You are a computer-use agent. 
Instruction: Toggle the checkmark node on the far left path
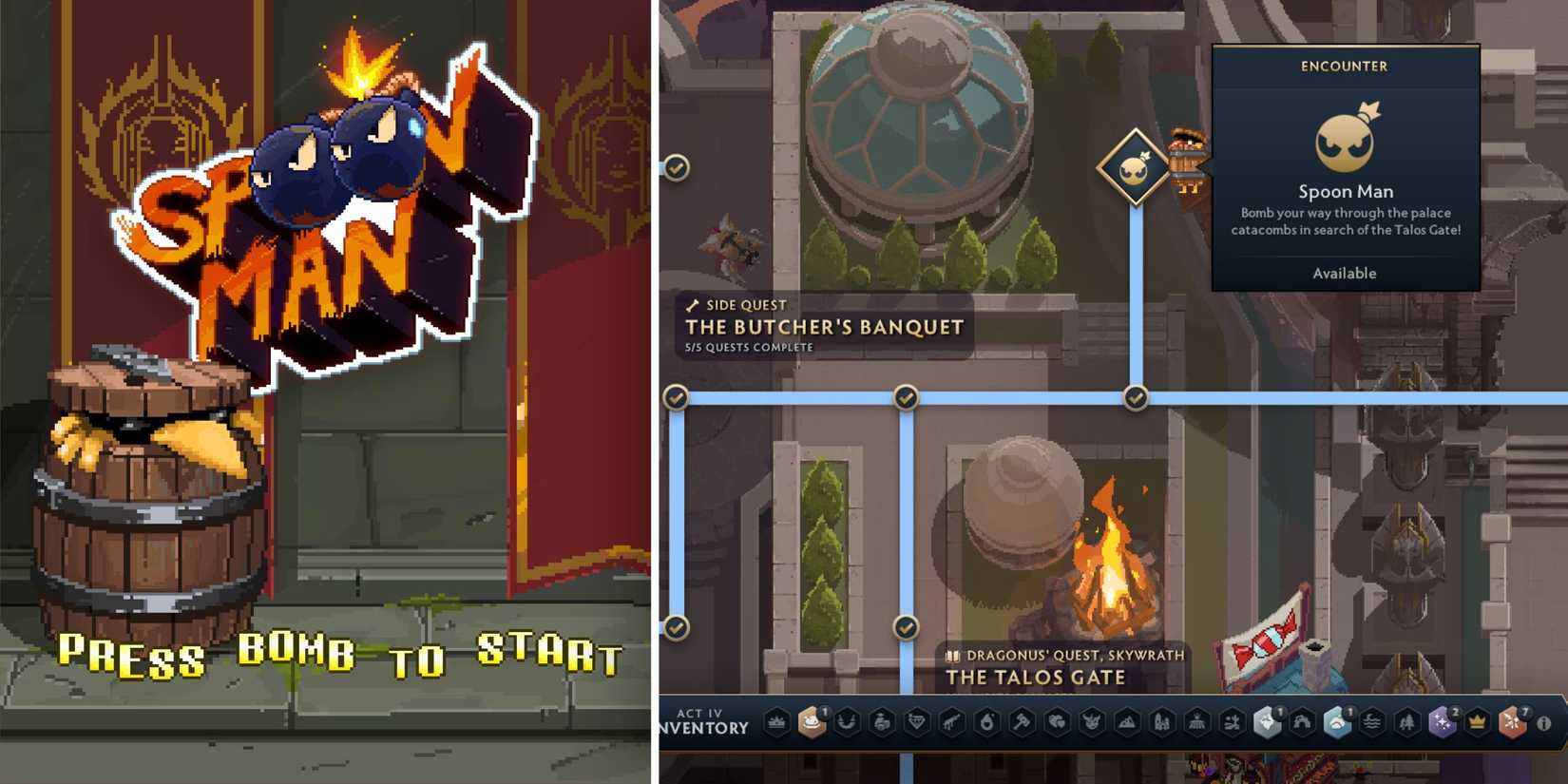(677, 398)
